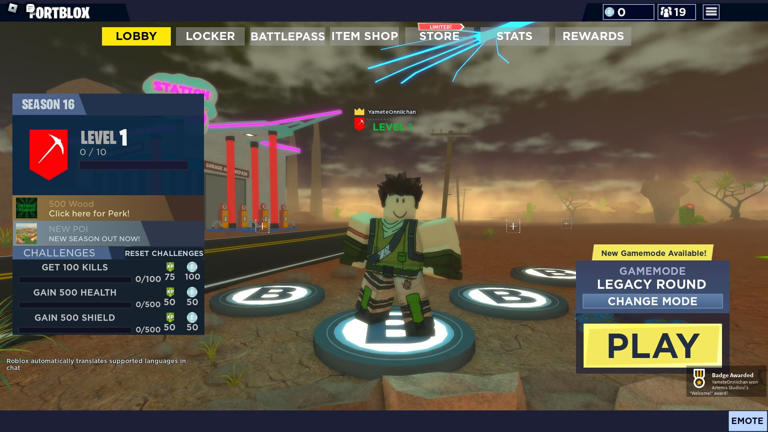The width and height of the screenshot is (768, 432).
Task: Go to the Battlepass tab
Action: pyautogui.click(x=287, y=36)
